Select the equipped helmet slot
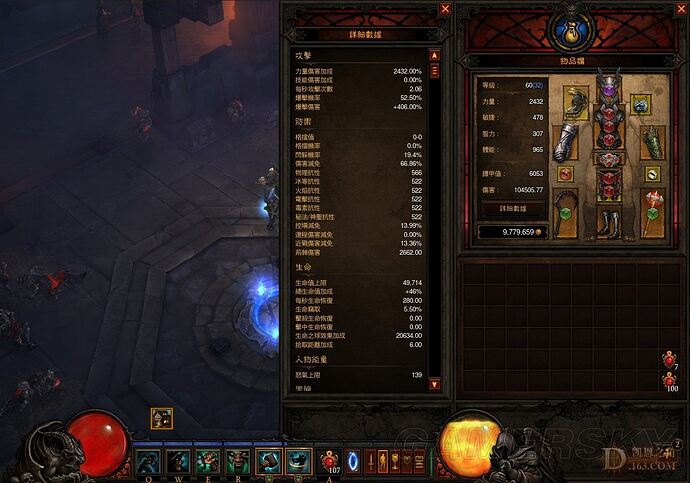This screenshot has width=690, height=483. click(x=608, y=89)
